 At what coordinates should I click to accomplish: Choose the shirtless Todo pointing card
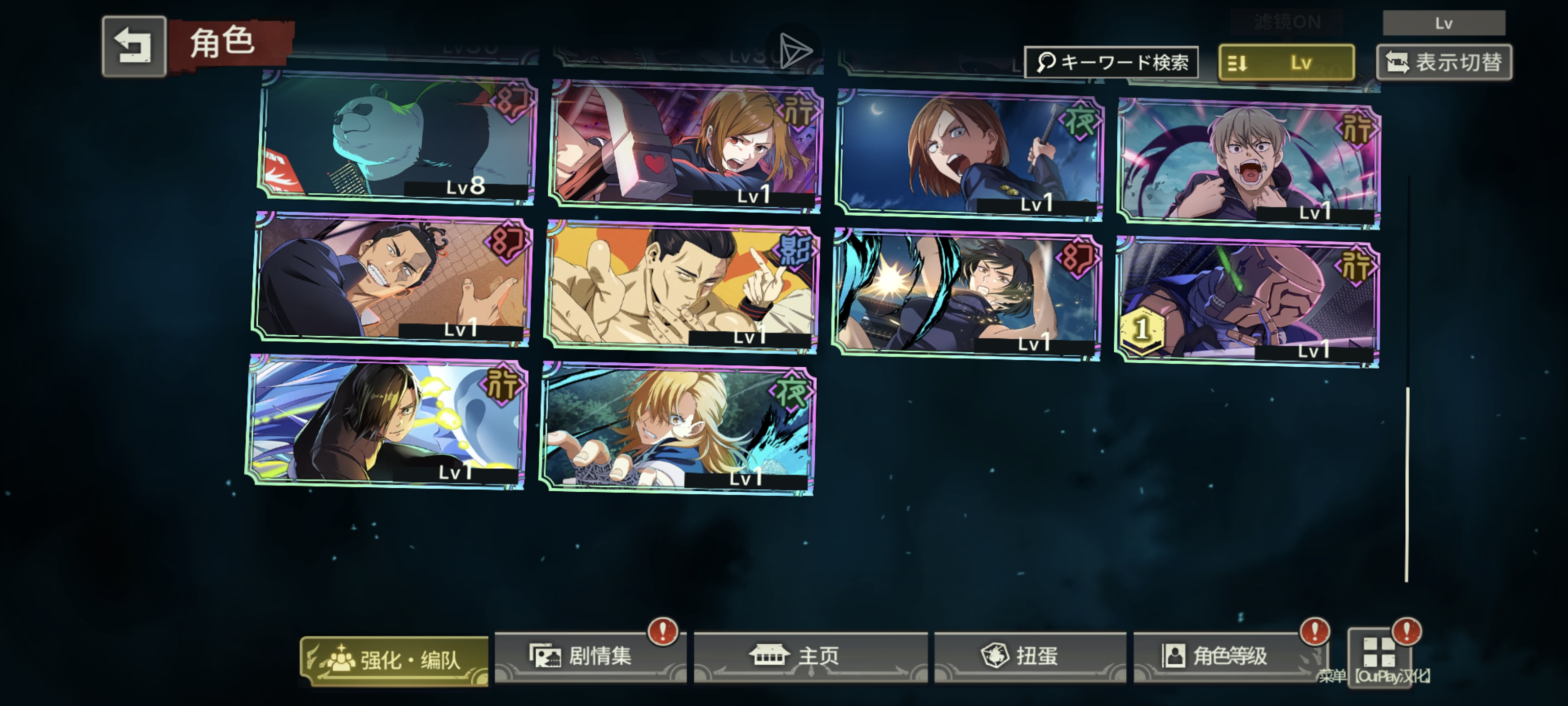coord(681,286)
